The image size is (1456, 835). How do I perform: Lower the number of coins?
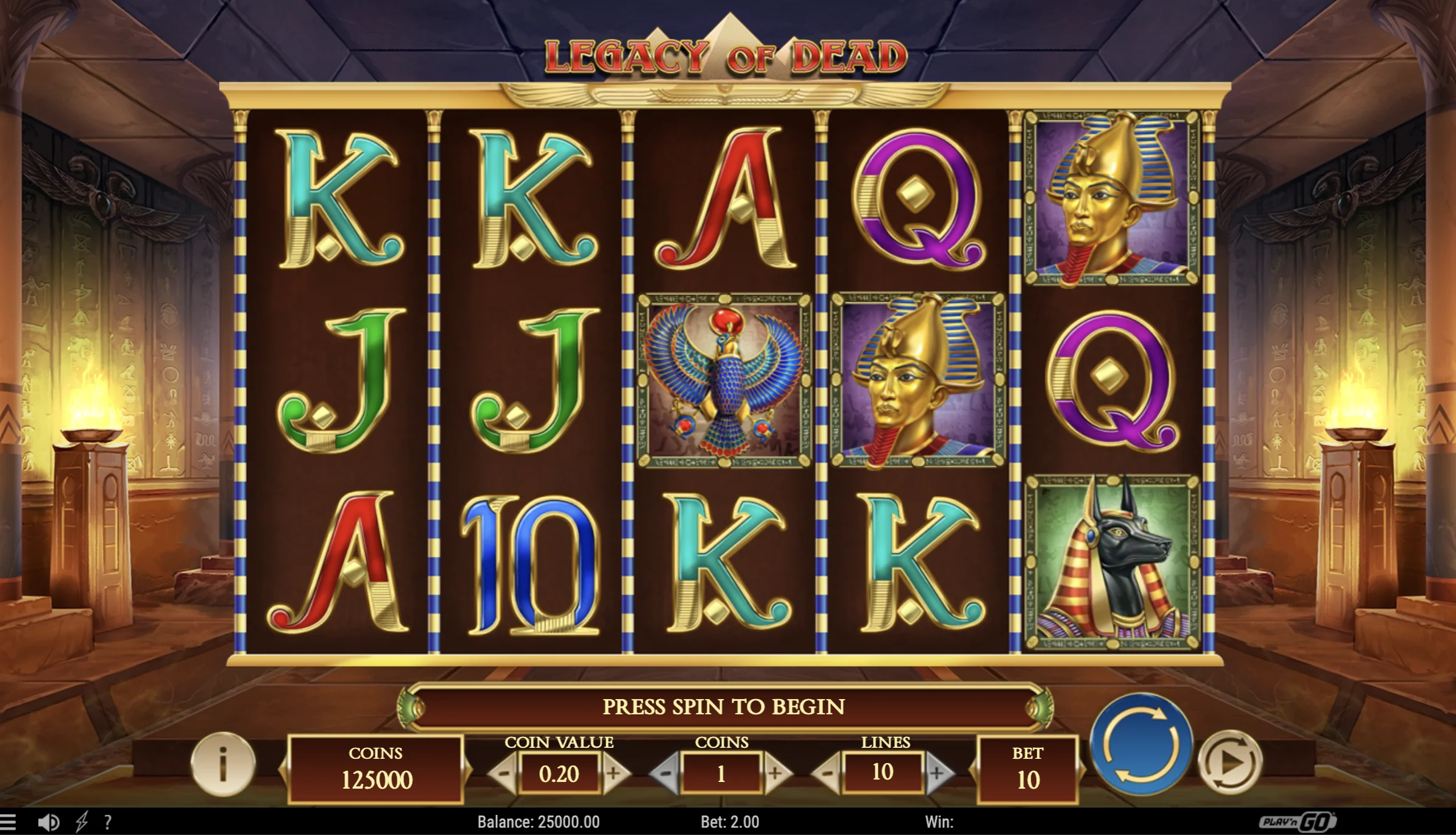[x=665, y=773]
